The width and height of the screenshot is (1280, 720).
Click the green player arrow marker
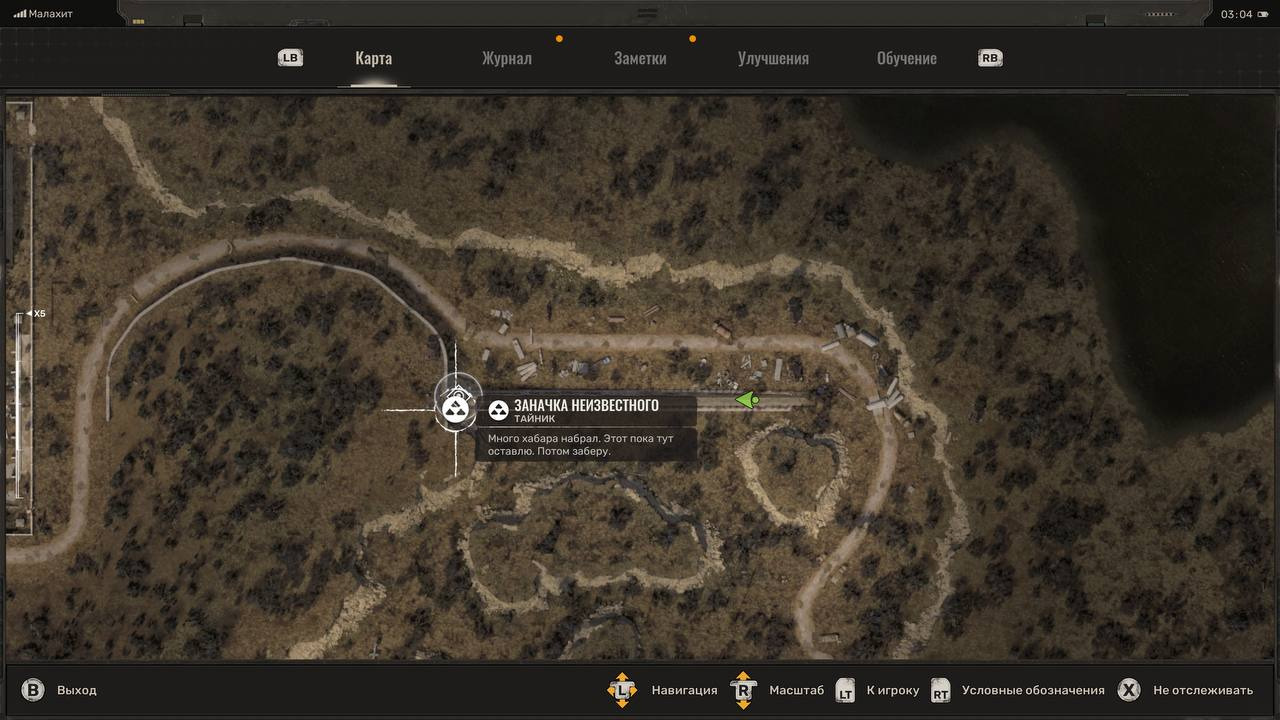[x=747, y=400]
